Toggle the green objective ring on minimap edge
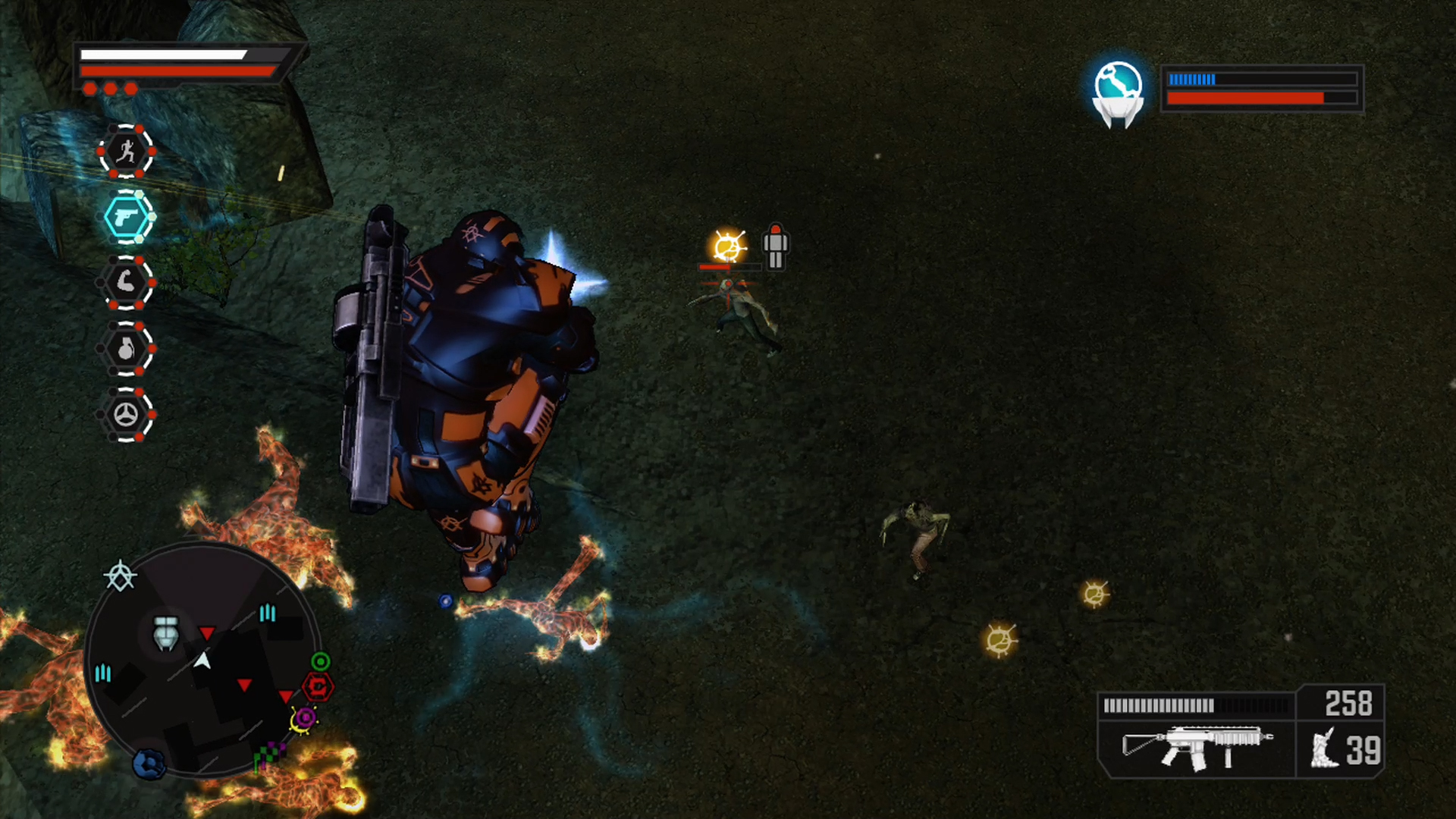The image size is (1456, 819). [321, 661]
